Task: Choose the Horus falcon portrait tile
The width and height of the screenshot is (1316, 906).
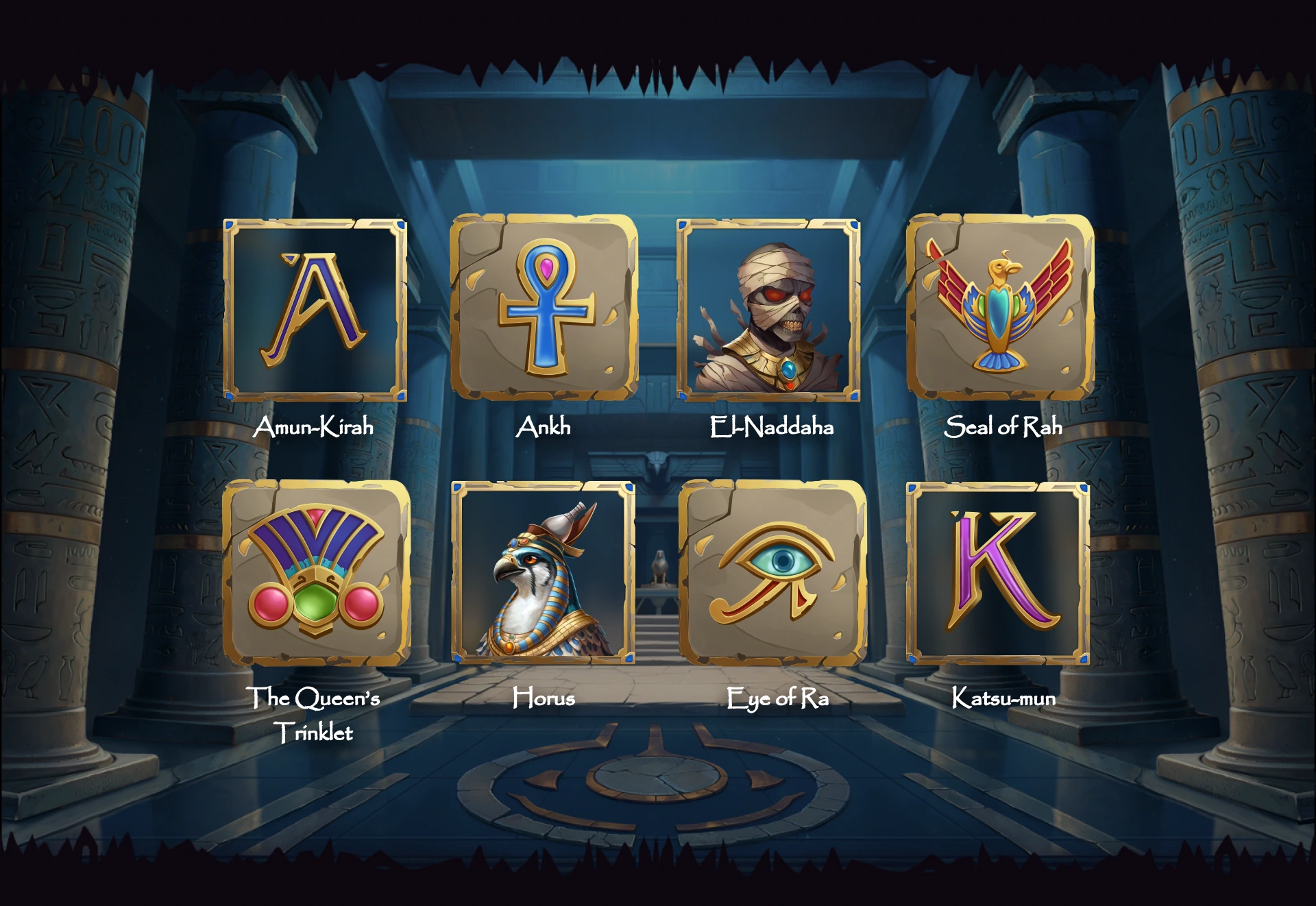Action: point(543,573)
